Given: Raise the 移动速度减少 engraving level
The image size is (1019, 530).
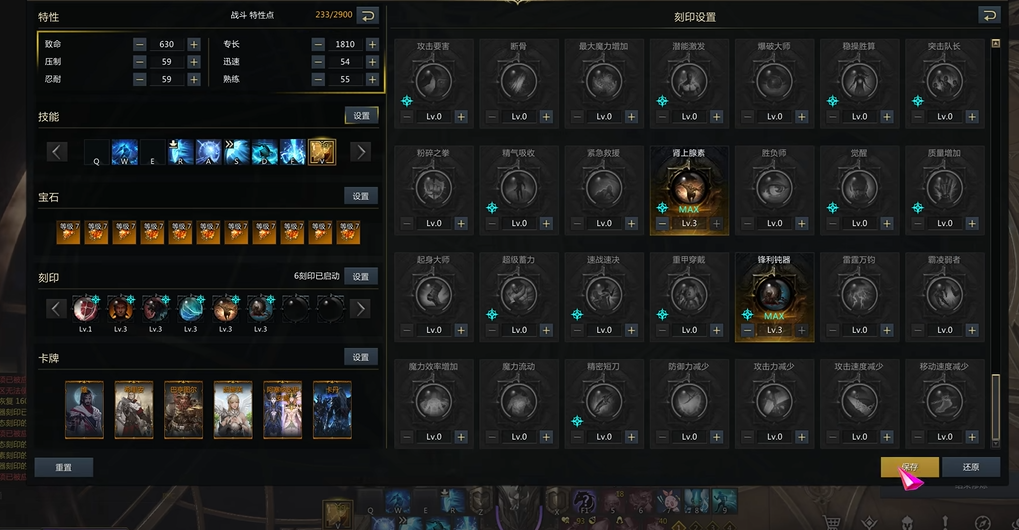Looking at the screenshot, I should click(972, 437).
